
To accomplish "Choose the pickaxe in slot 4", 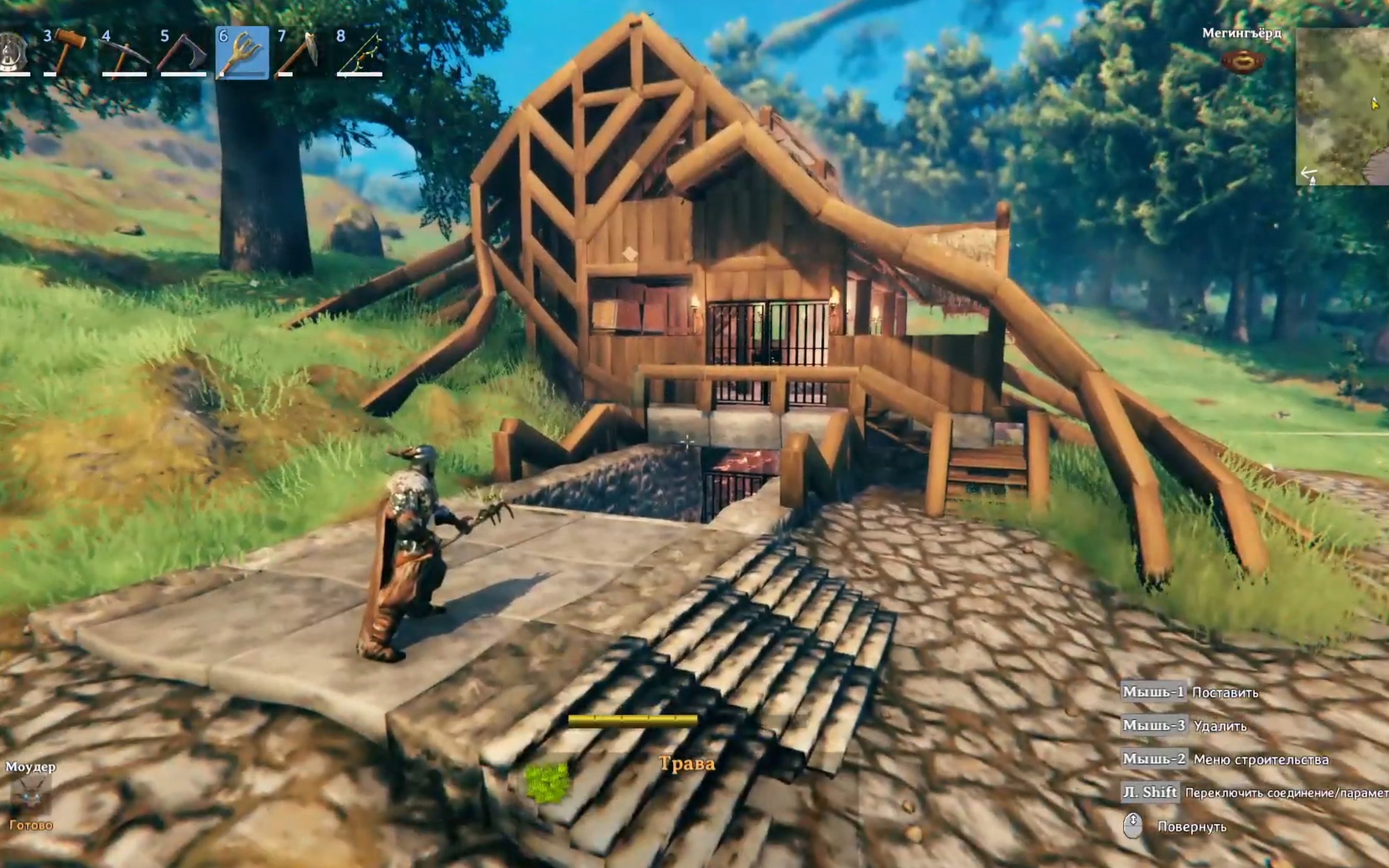I will tap(125, 52).
